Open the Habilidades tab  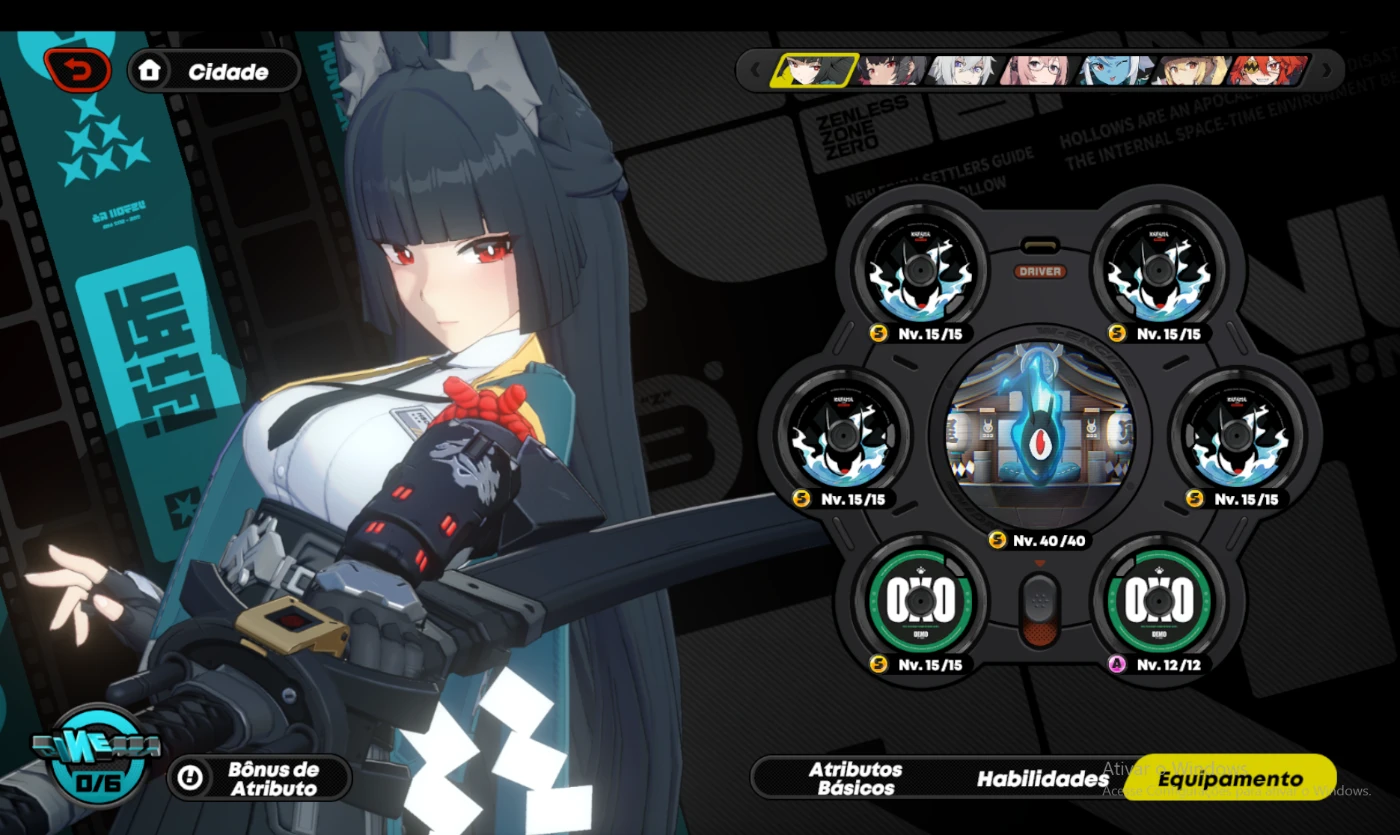(1042, 779)
